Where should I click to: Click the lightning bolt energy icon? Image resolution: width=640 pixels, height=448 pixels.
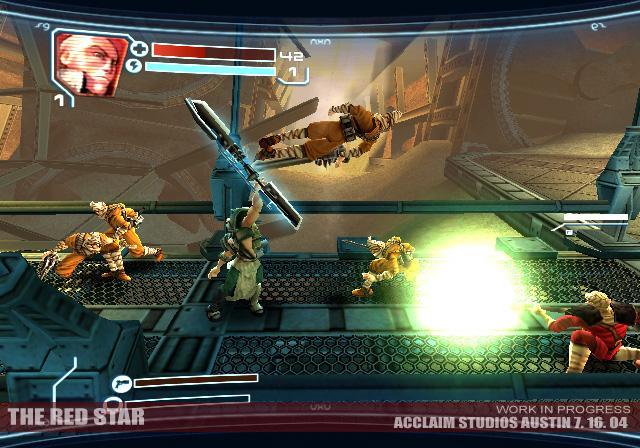(x=137, y=69)
